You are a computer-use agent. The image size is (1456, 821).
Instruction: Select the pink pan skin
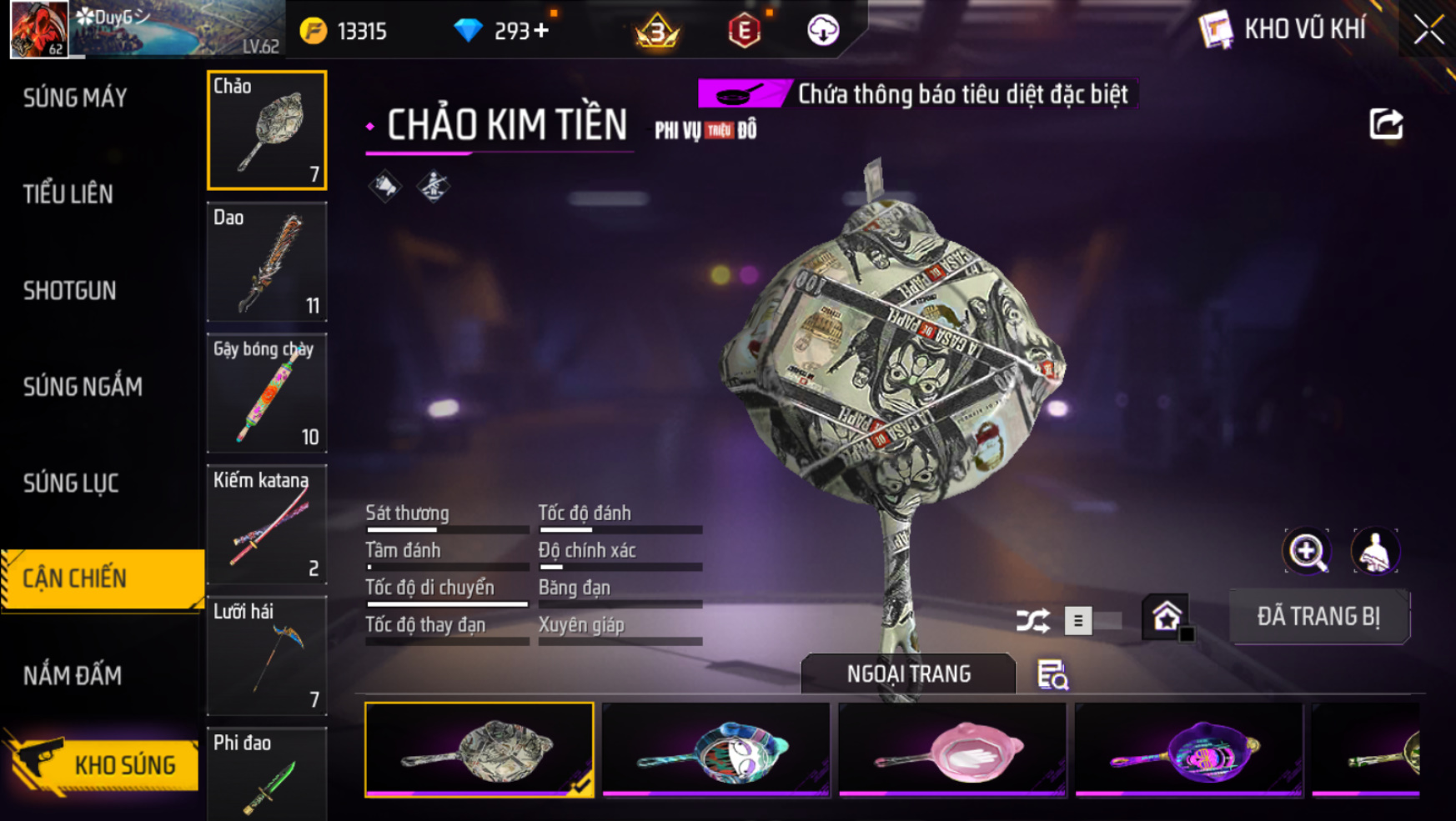(x=951, y=750)
